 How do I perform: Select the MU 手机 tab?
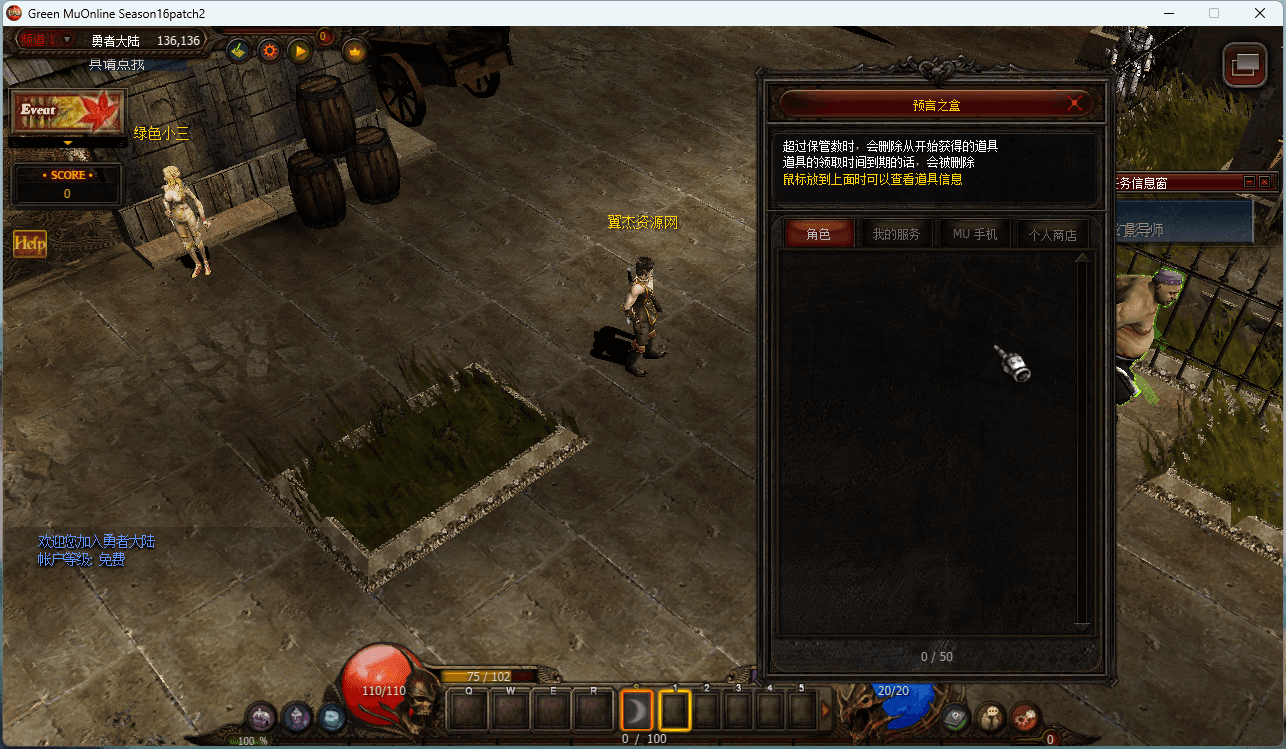click(x=975, y=234)
